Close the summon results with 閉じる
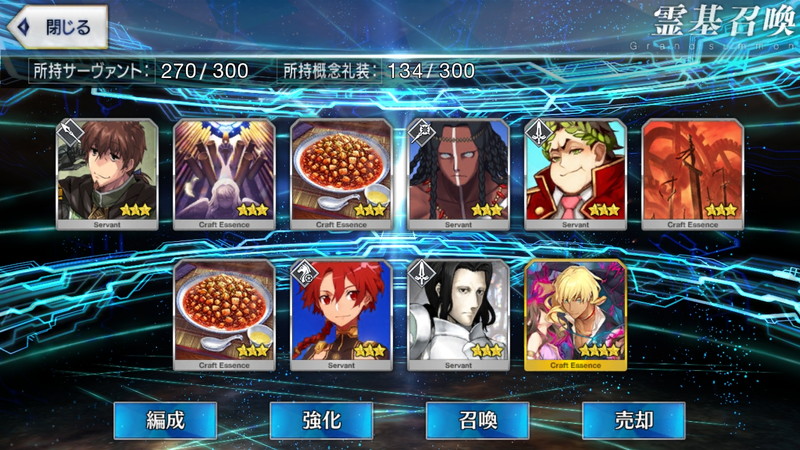This screenshot has height=450, width=800. [55, 27]
